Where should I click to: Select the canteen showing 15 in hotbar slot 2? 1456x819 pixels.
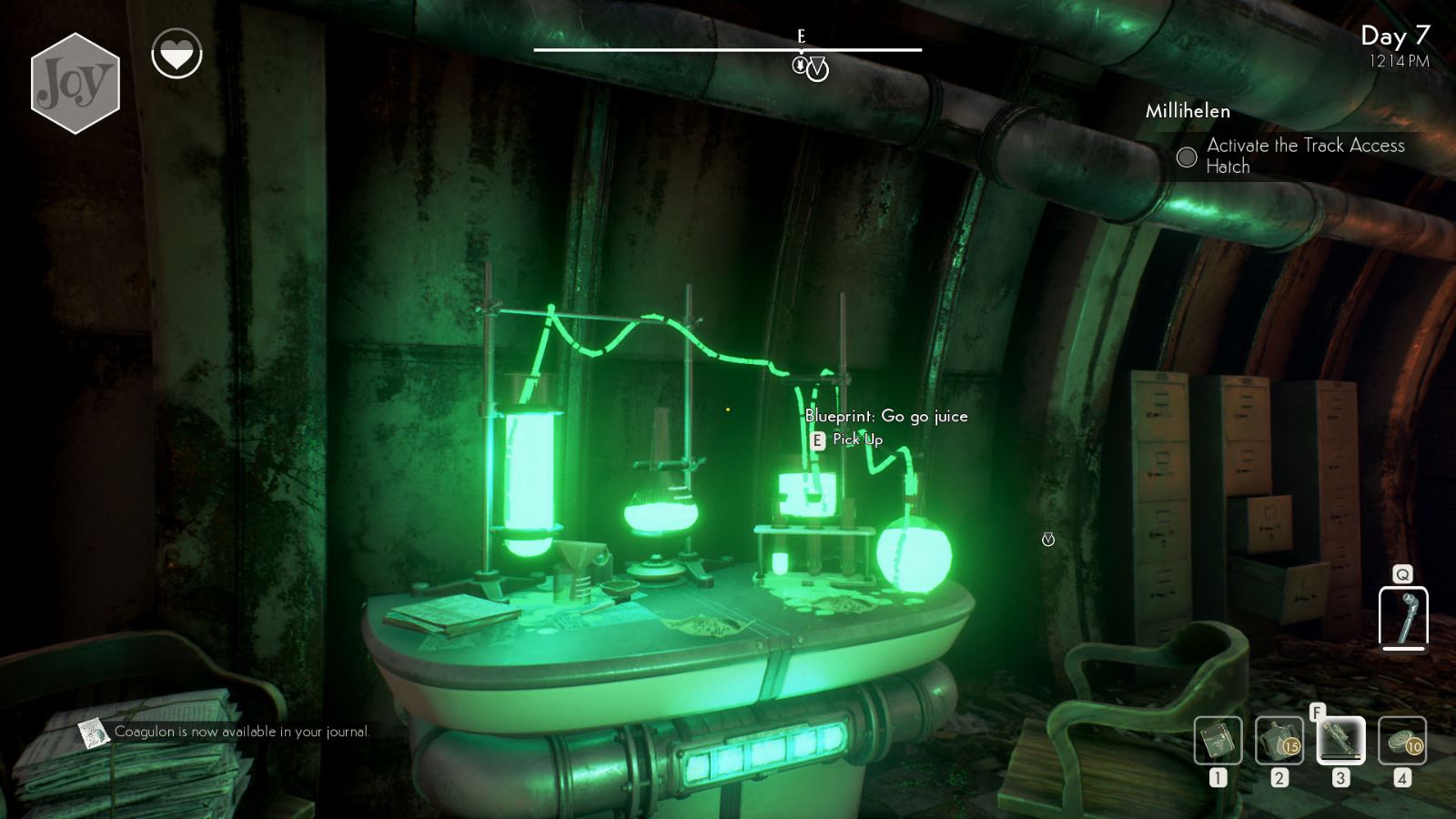[1279, 742]
